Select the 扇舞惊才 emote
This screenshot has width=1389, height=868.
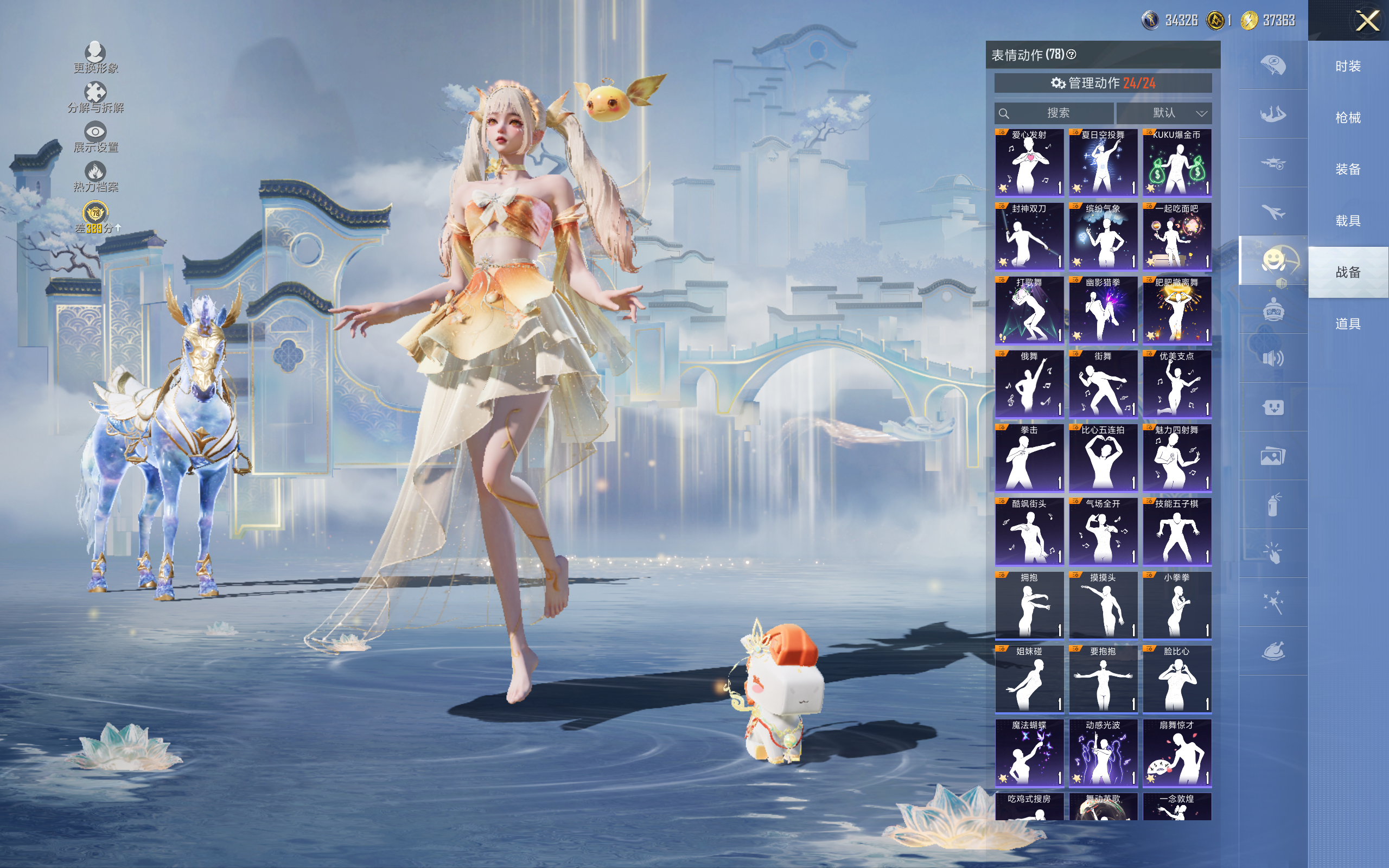(1177, 752)
